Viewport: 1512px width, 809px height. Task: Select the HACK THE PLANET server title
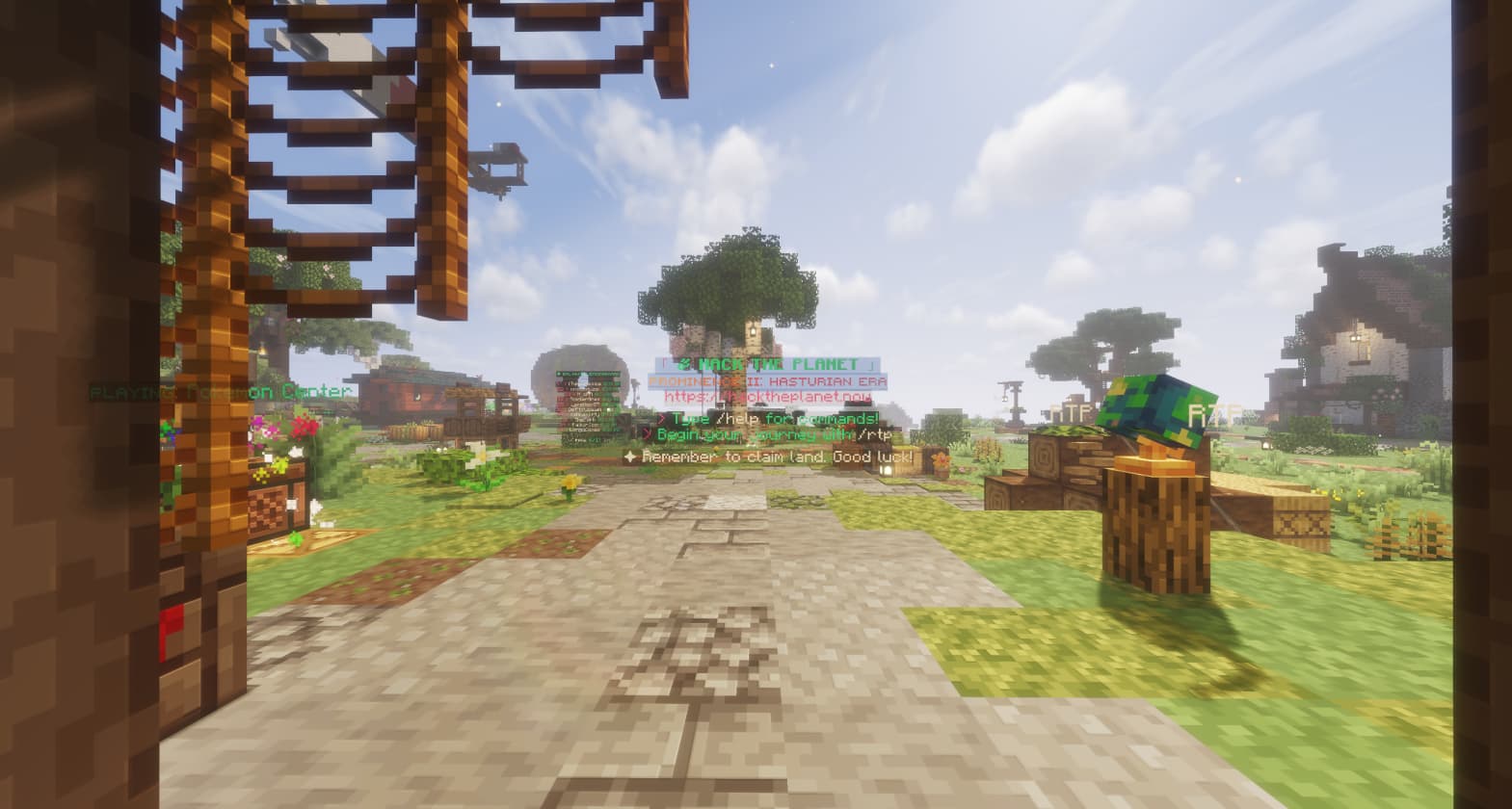coord(771,364)
